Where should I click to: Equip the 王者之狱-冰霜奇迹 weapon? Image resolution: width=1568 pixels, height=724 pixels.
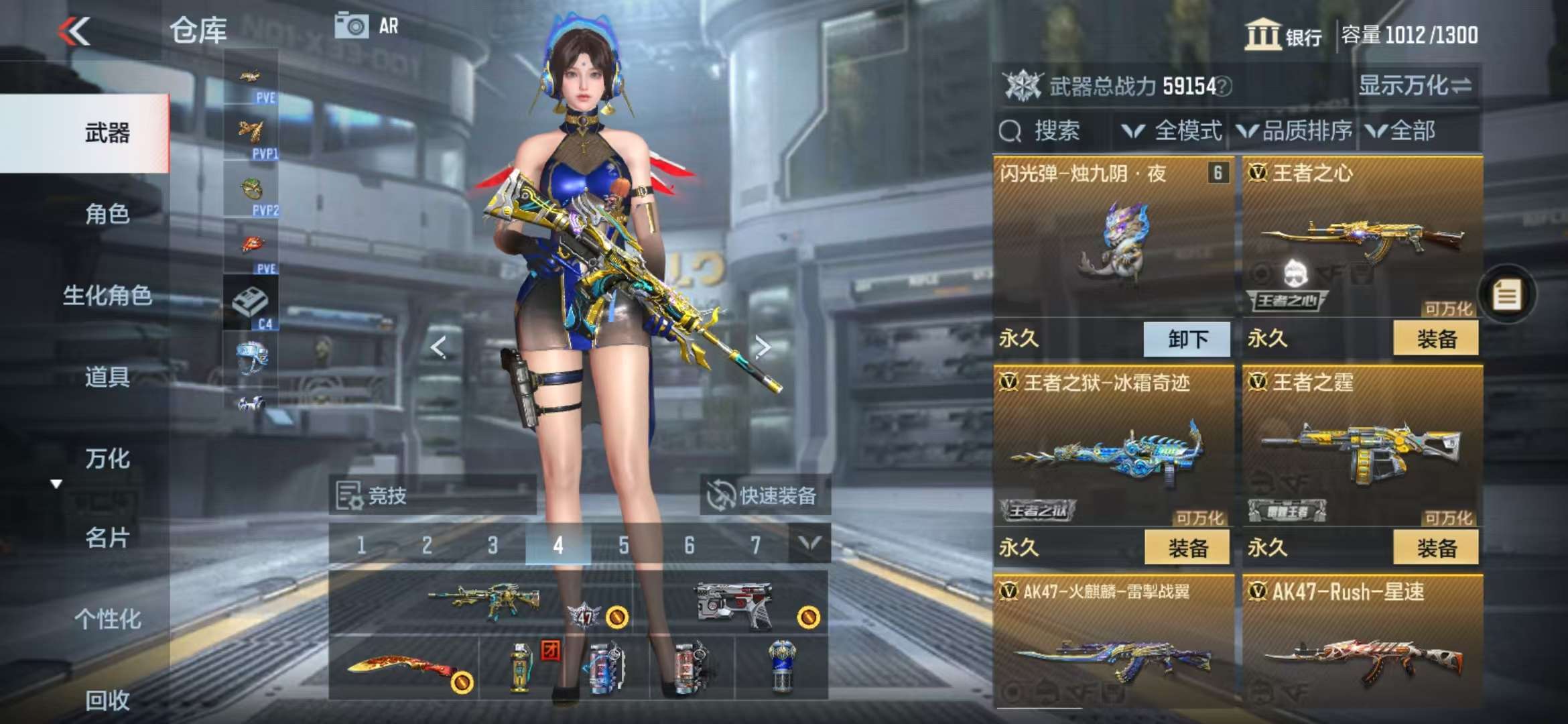coord(1187,548)
